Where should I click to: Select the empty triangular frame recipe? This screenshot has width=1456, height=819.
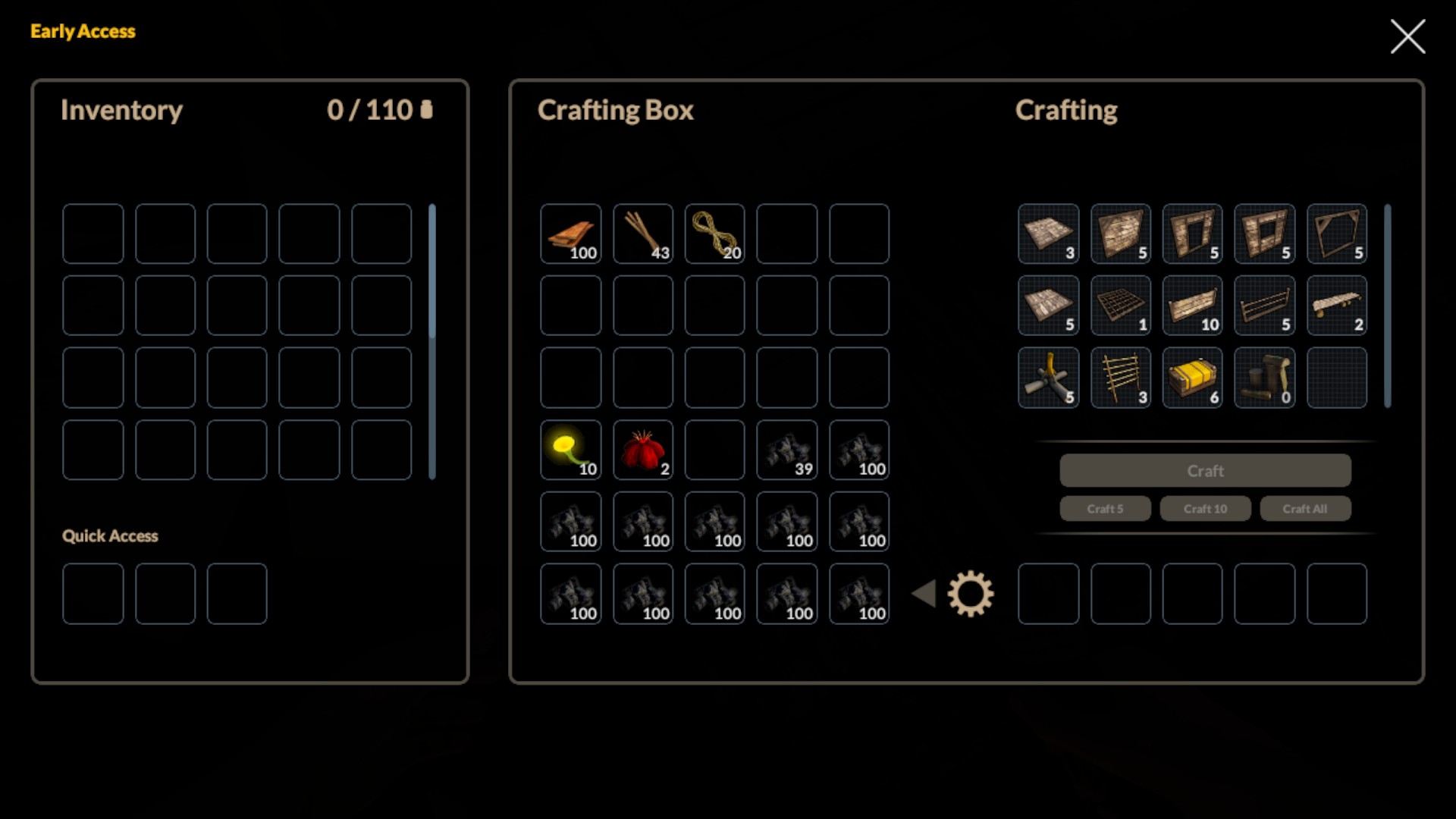pyautogui.click(x=1337, y=234)
